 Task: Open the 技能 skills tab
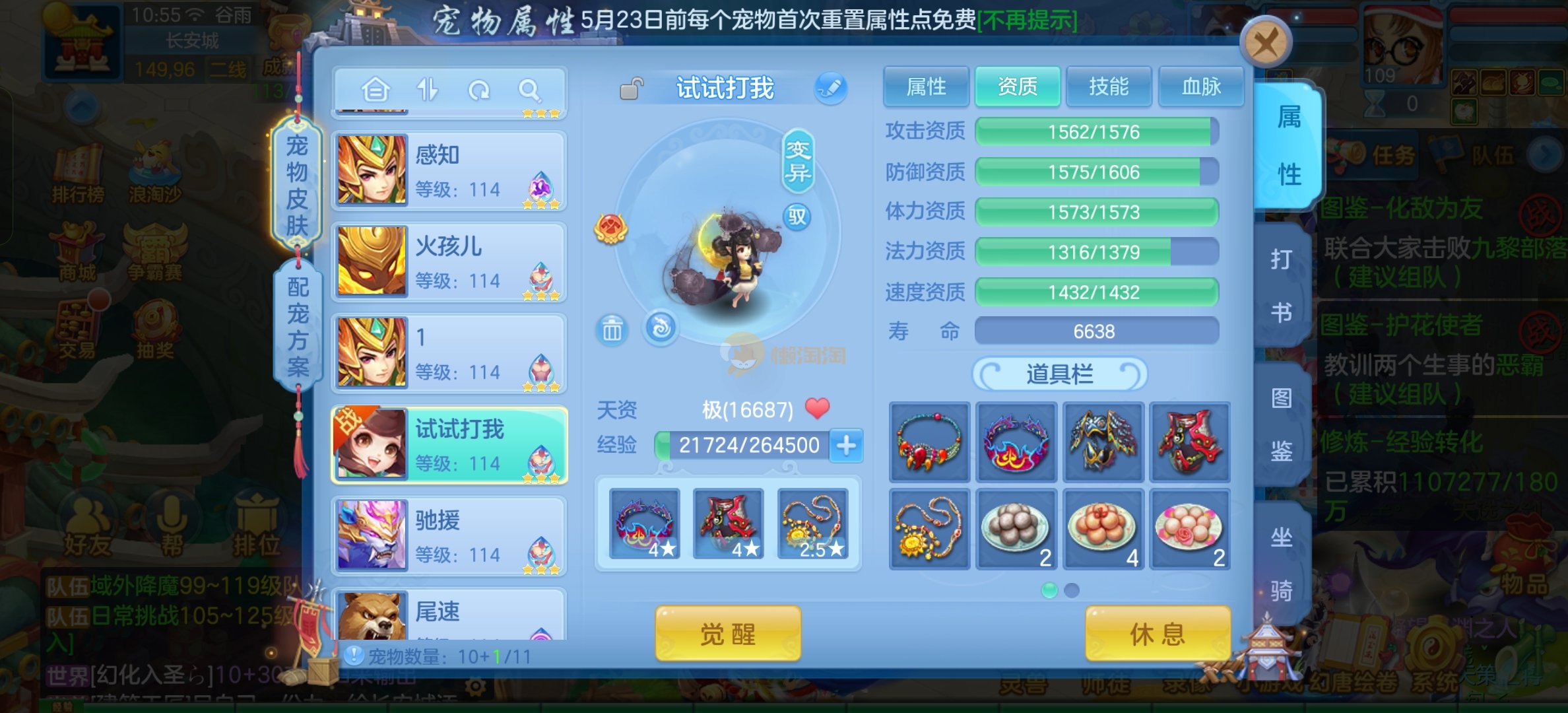pyautogui.click(x=1109, y=86)
